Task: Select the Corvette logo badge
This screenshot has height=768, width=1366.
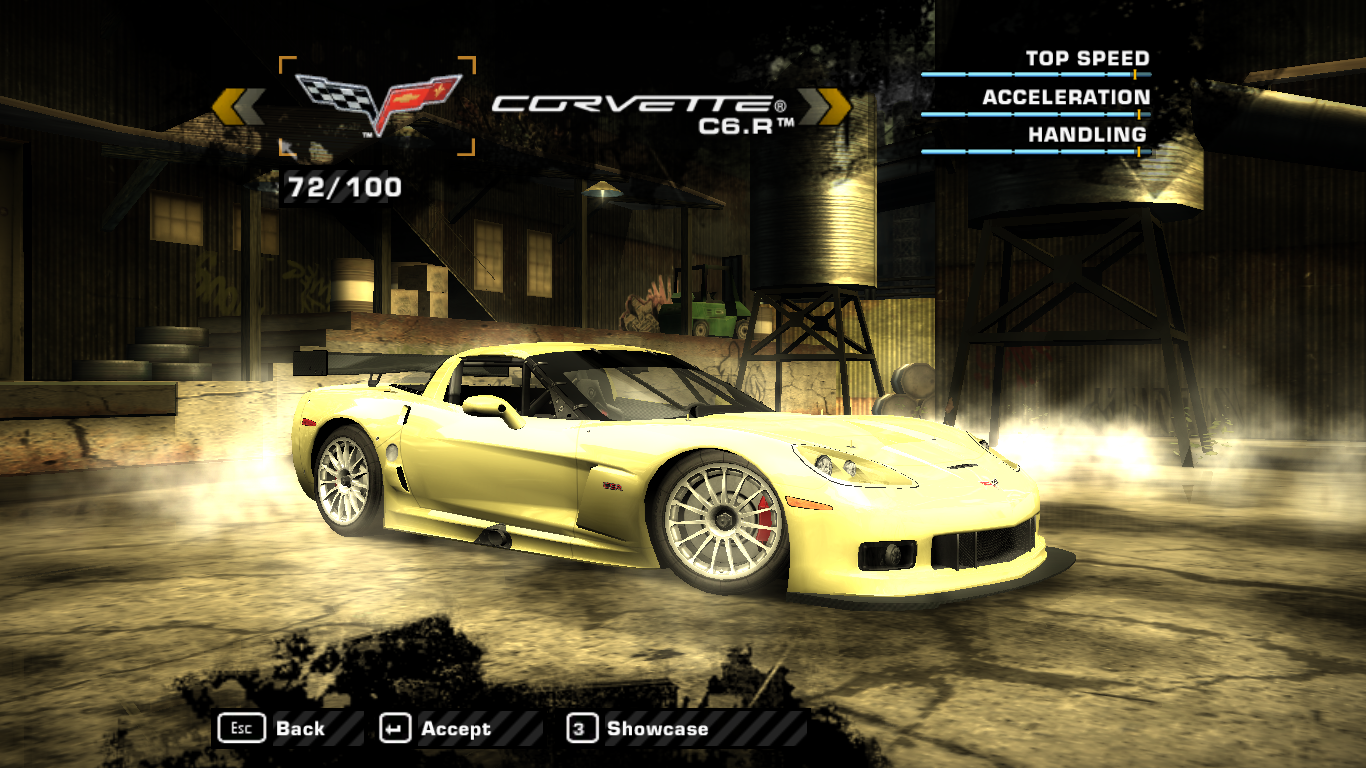Action: (377, 104)
